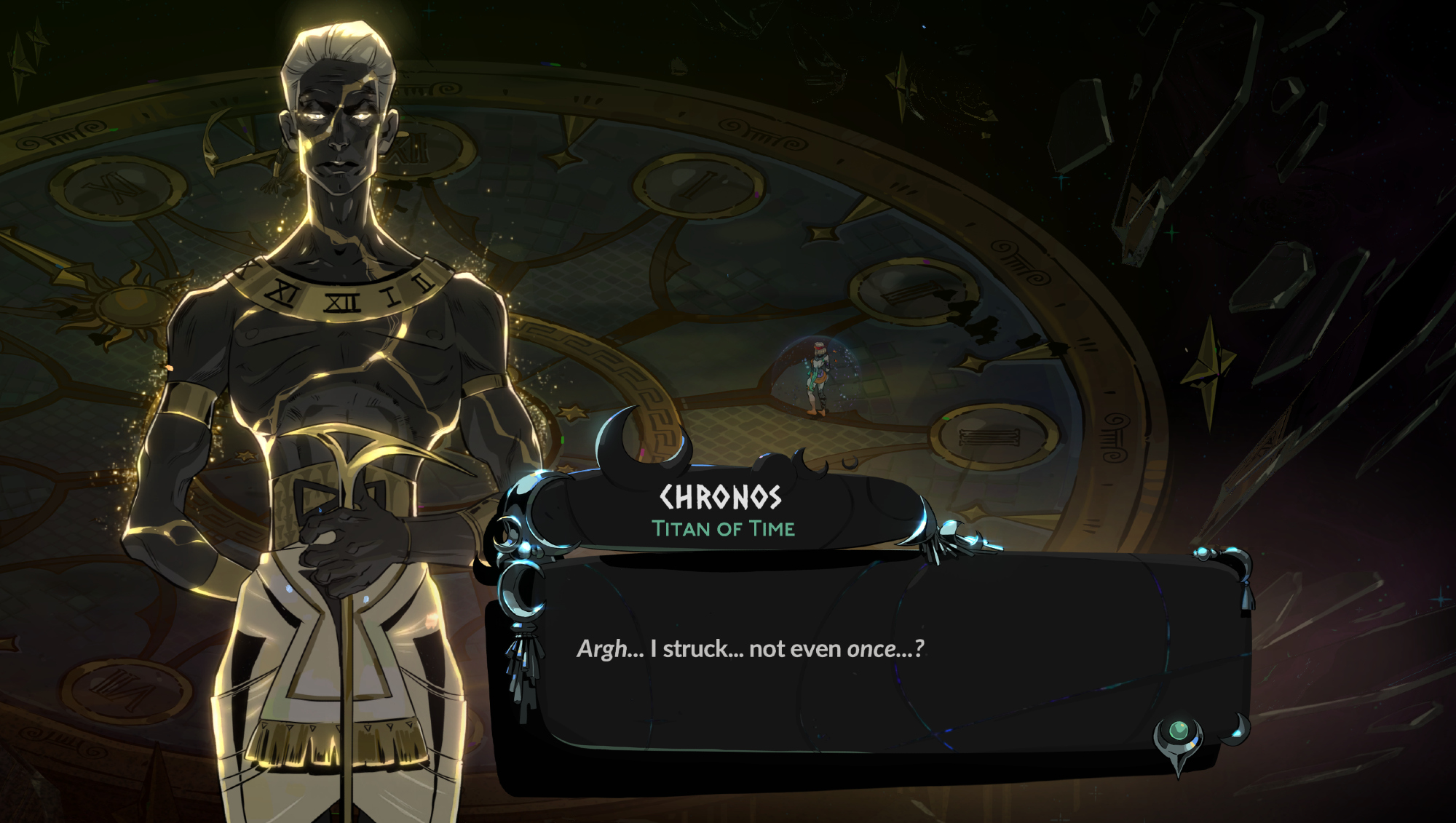The height and width of the screenshot is (823, 1456).
Task: Continue dialogue with the green gem button
Action: pos(1178,731)
